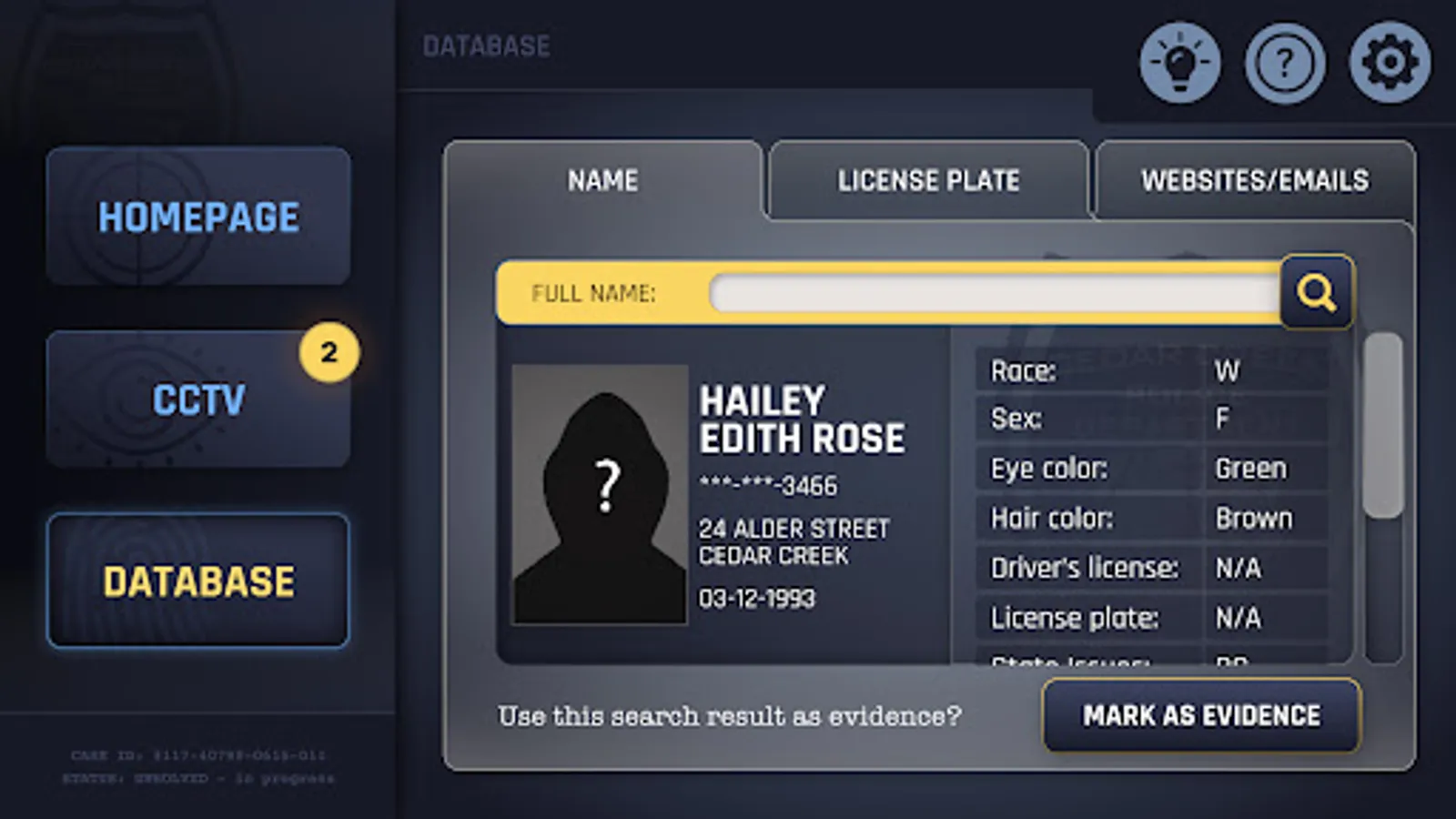This screenshot has height=819, width=1456.
Task: Click the Eye color Green detail row
Action: click(x=1128, y=468)
